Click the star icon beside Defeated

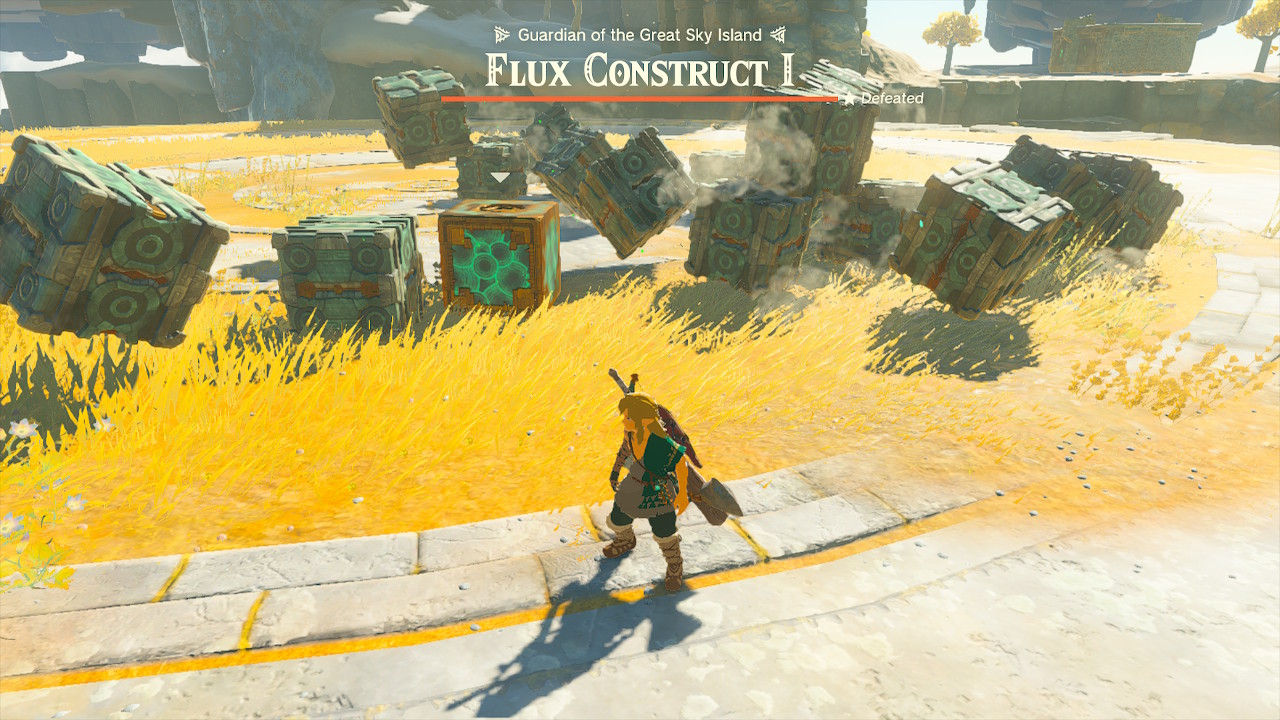(x=849, y=99)
